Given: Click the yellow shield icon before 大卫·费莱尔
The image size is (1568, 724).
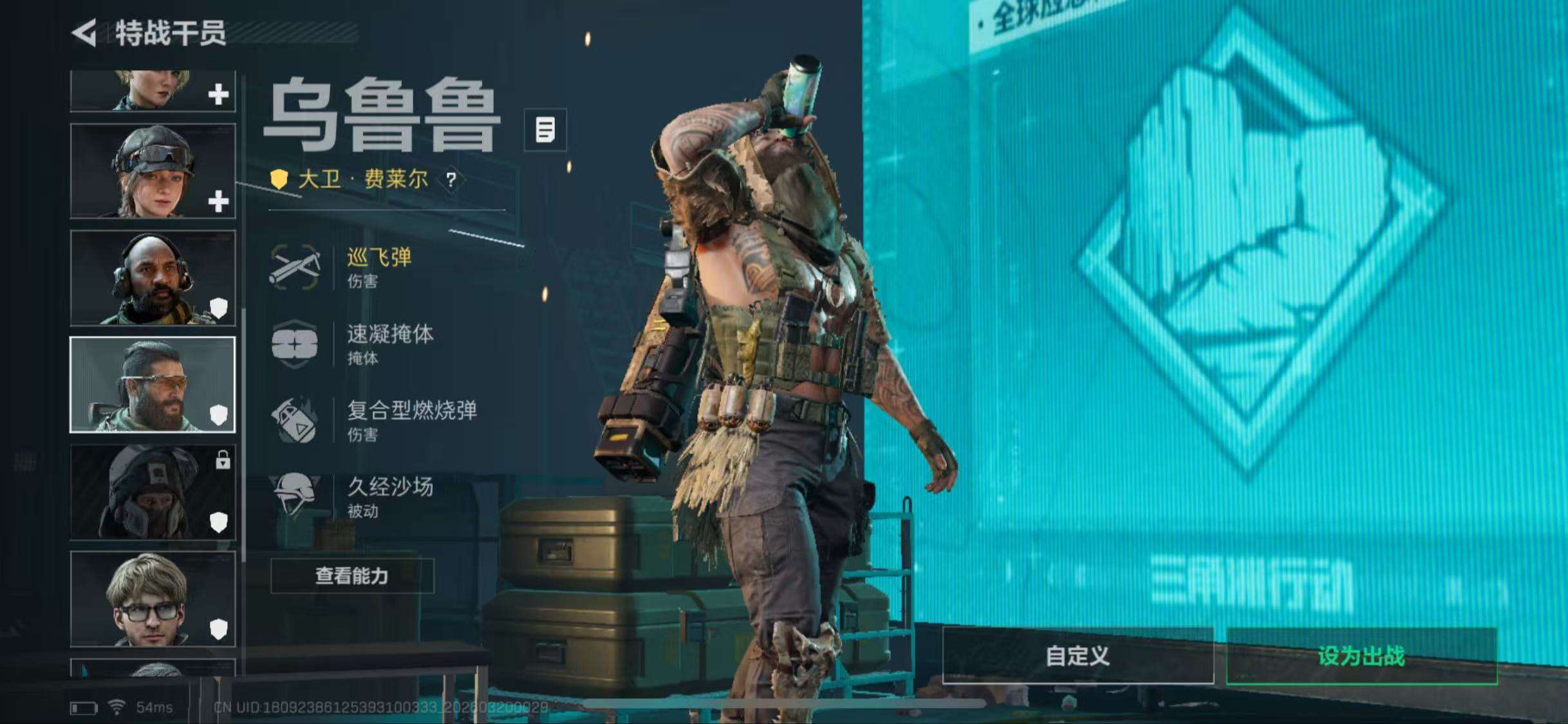Looking at the screenshot, I should 279,180.
